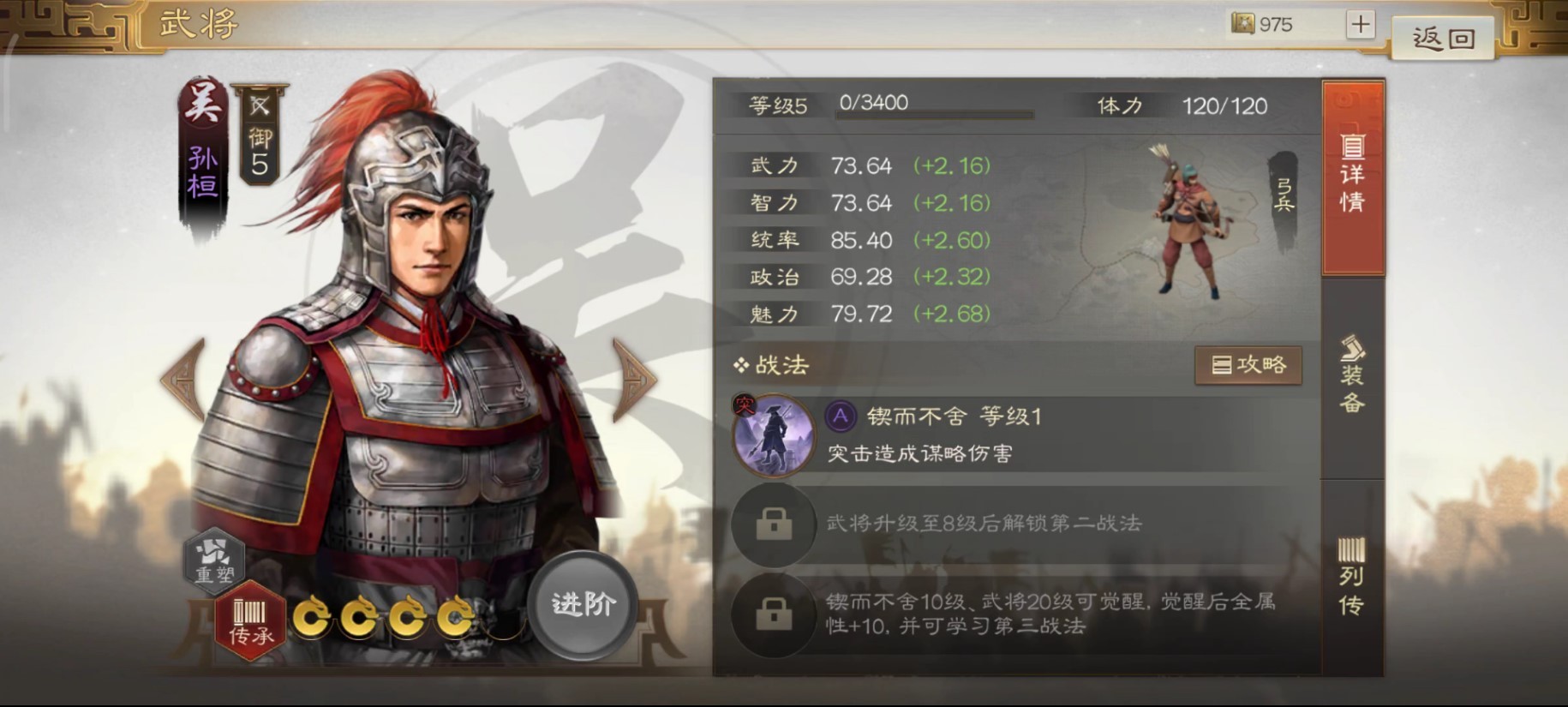The width and height of the screenshot is (1568, 707).
Task: Open the 重塑 (reshape) icon
Action: pos(217,563)
